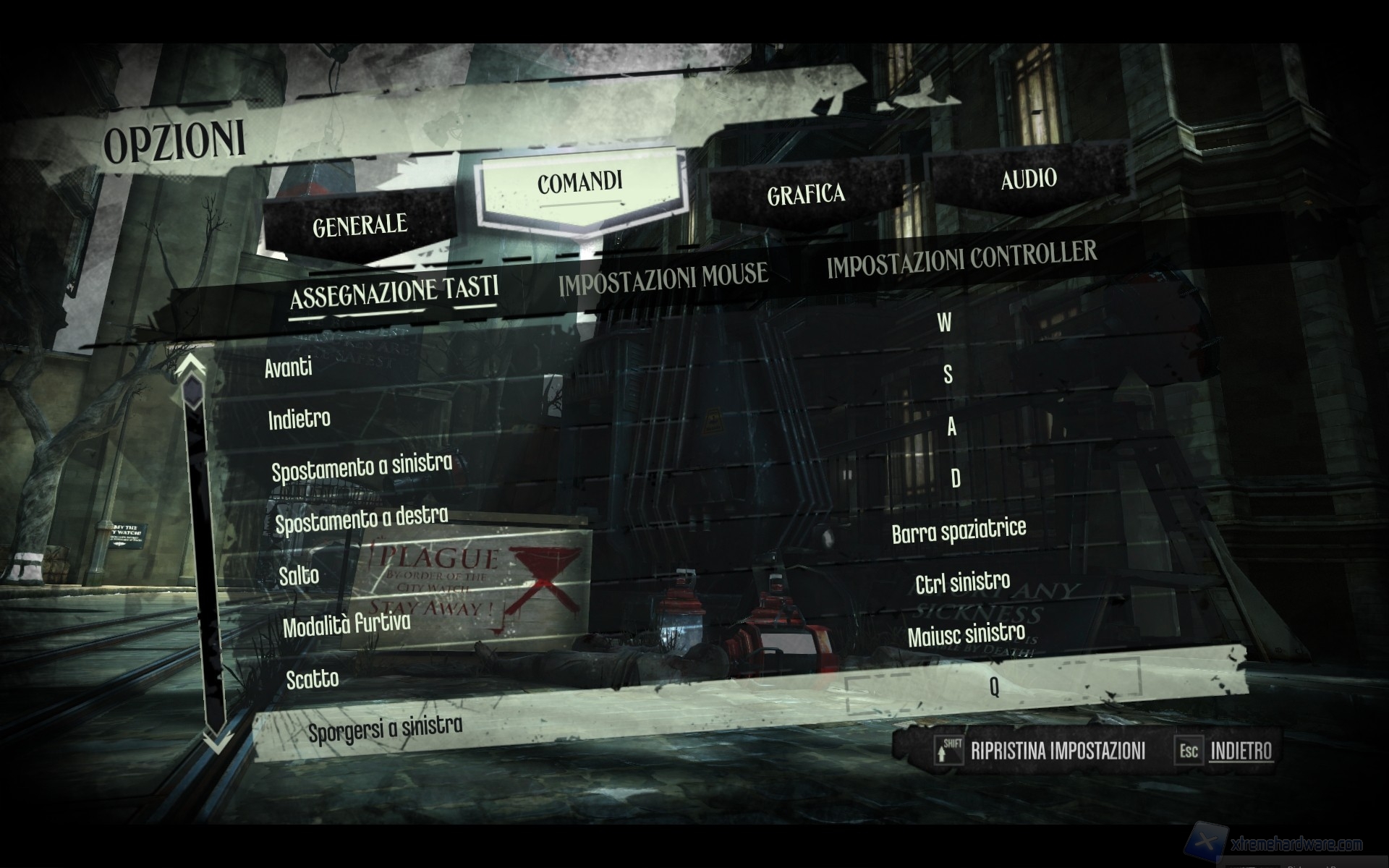Open the Grafica settings tab
The height and width of the screenshot is (868, 1389).
(806, 195)
